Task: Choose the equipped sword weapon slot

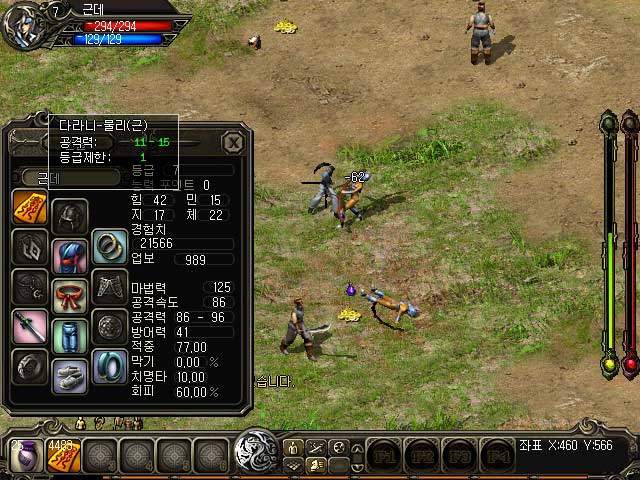Action: coord(28,327)
